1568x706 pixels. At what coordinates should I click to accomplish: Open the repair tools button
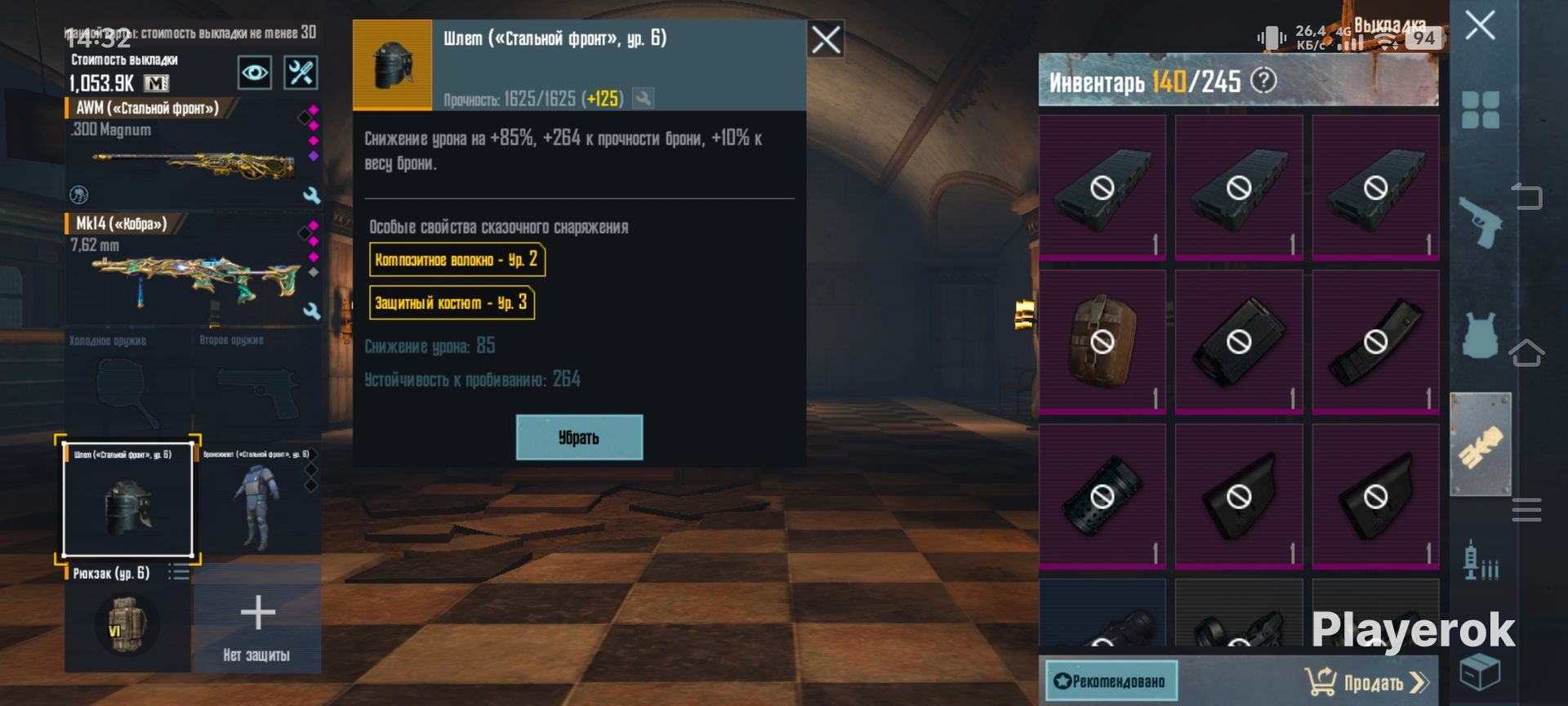pyautogui.click(x=301, y=73)
